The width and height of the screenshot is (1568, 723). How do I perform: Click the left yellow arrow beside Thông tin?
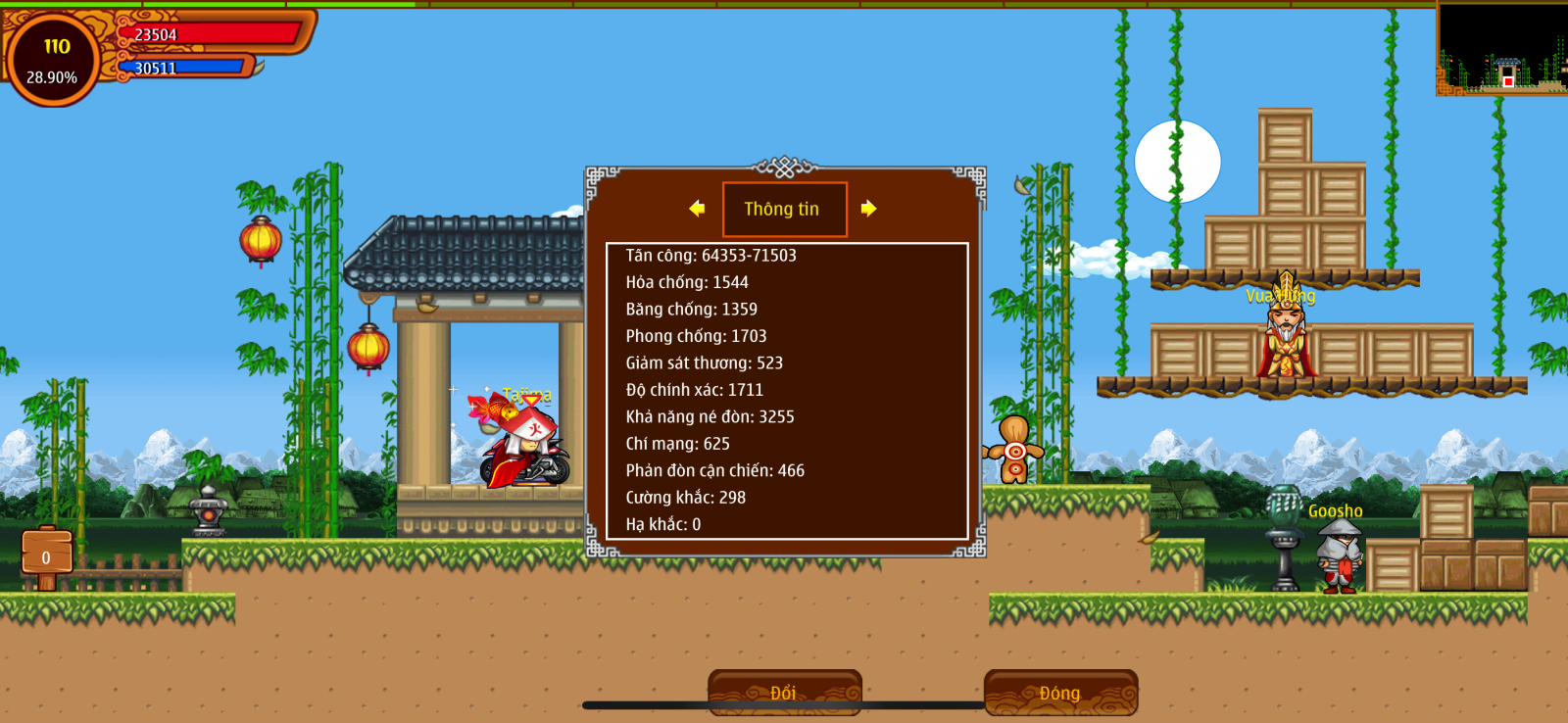pyautogui.click(x=697, y=209)
